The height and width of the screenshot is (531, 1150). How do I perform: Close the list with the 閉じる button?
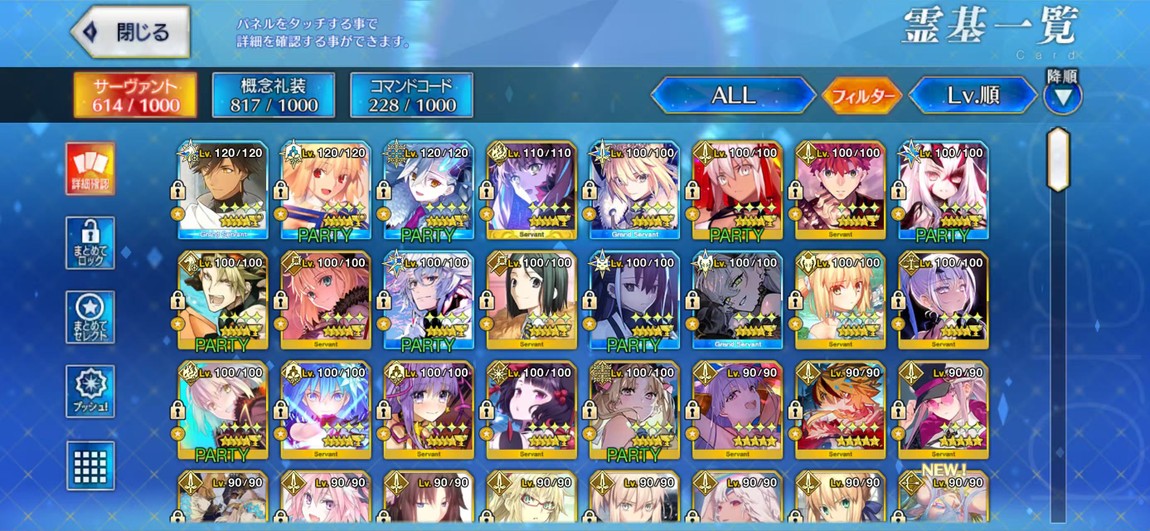tap(131, 31)
